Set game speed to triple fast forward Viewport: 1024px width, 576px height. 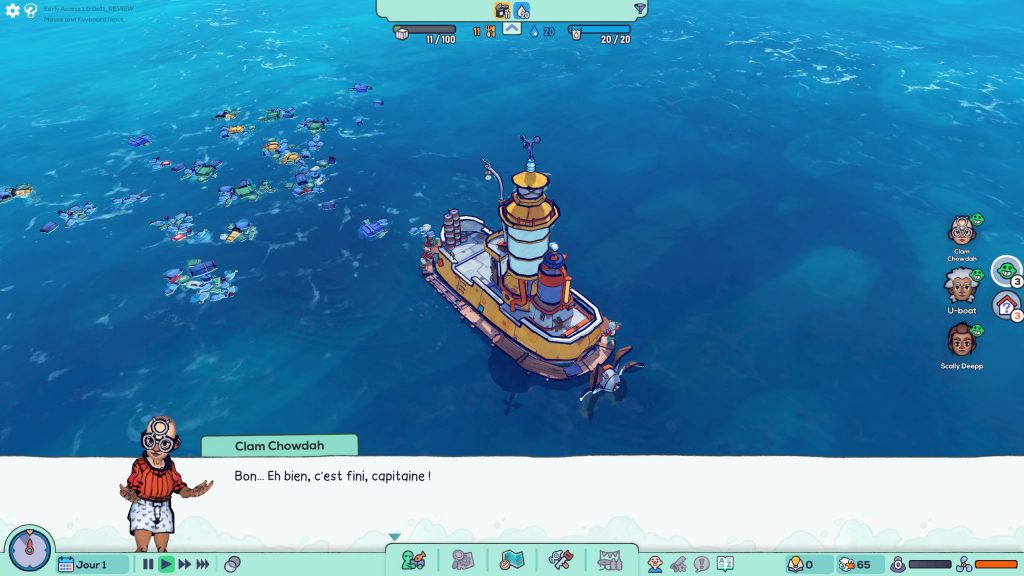[203, 564]
